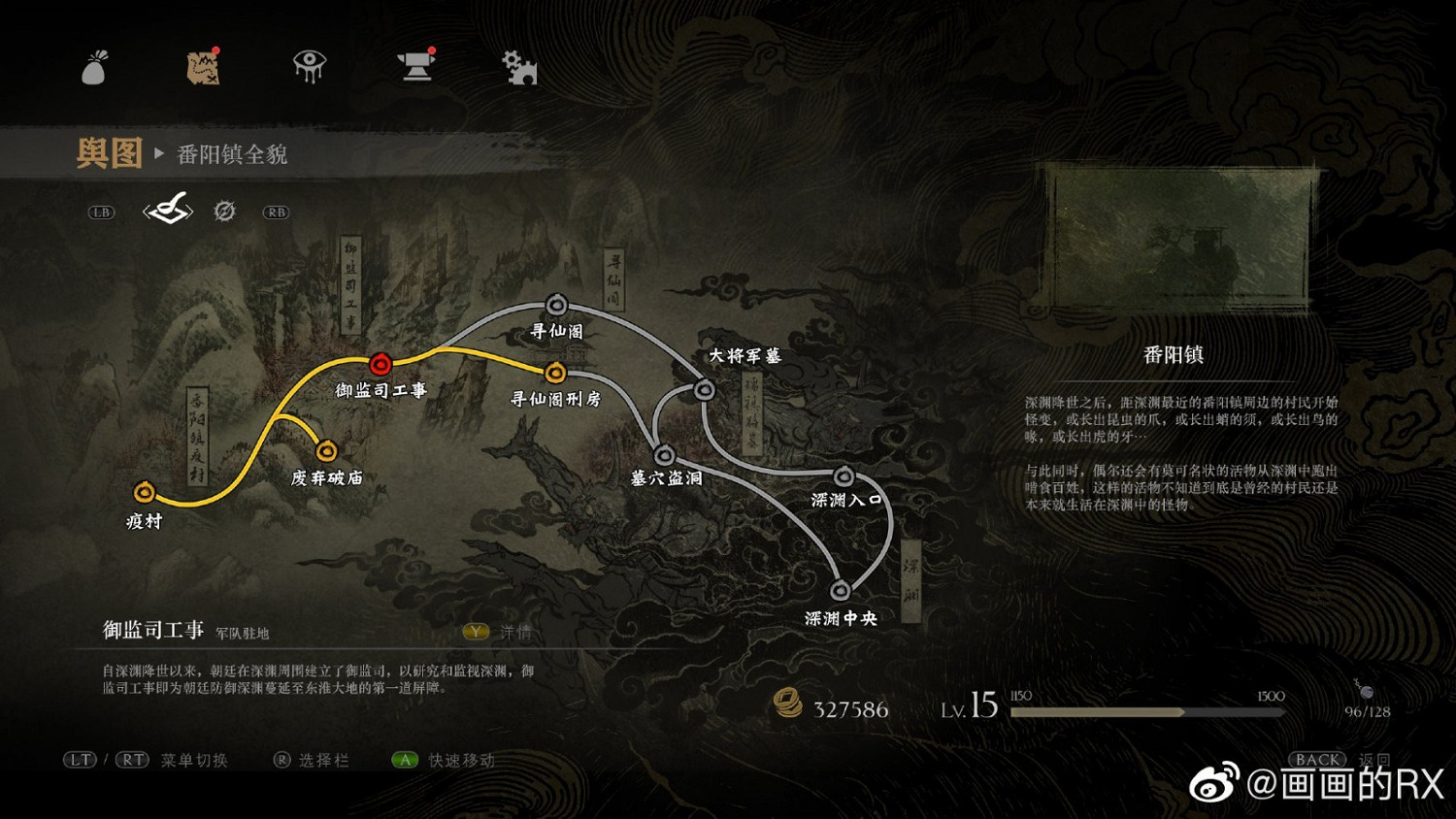Viewport: 1456px width, 819px height.
Task: Click the compass icon beside RB
Action: [224, 213]
